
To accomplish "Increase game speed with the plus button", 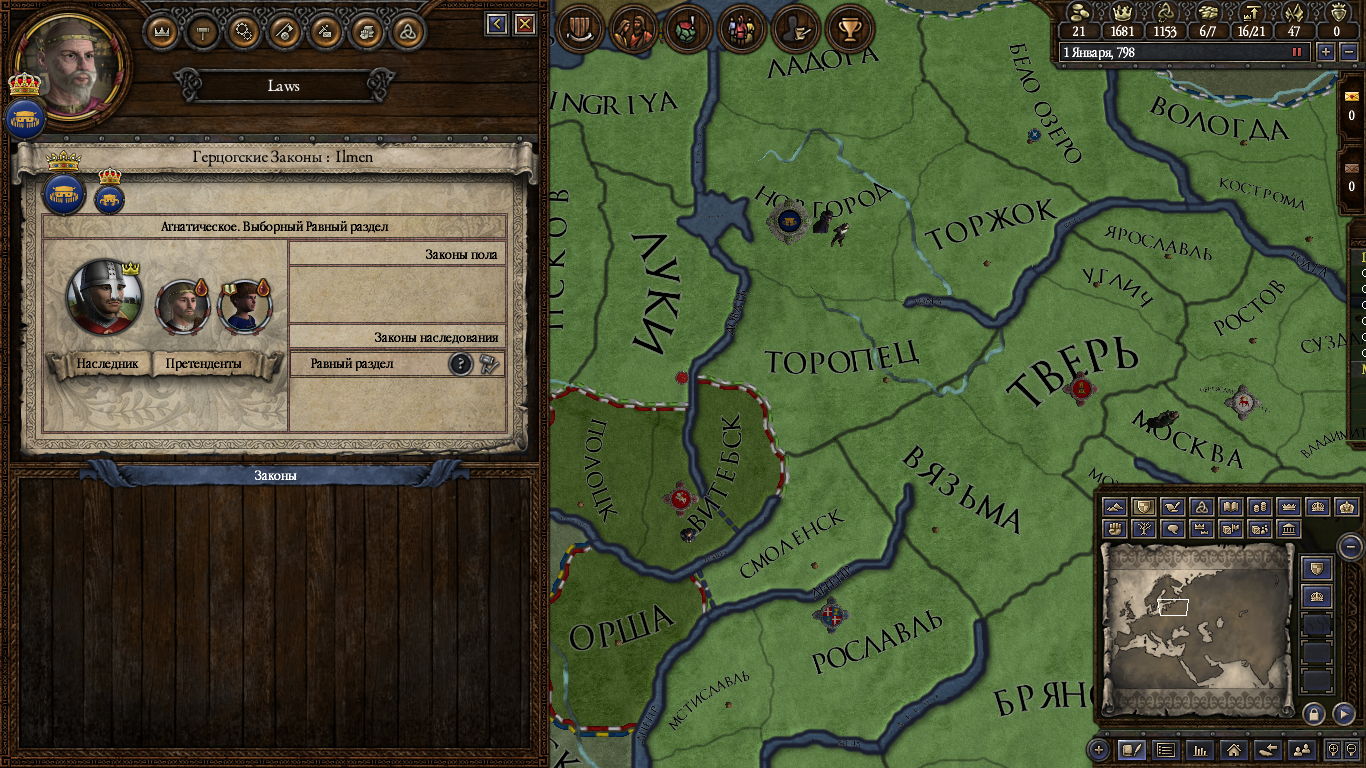I will click(1326, 52).
